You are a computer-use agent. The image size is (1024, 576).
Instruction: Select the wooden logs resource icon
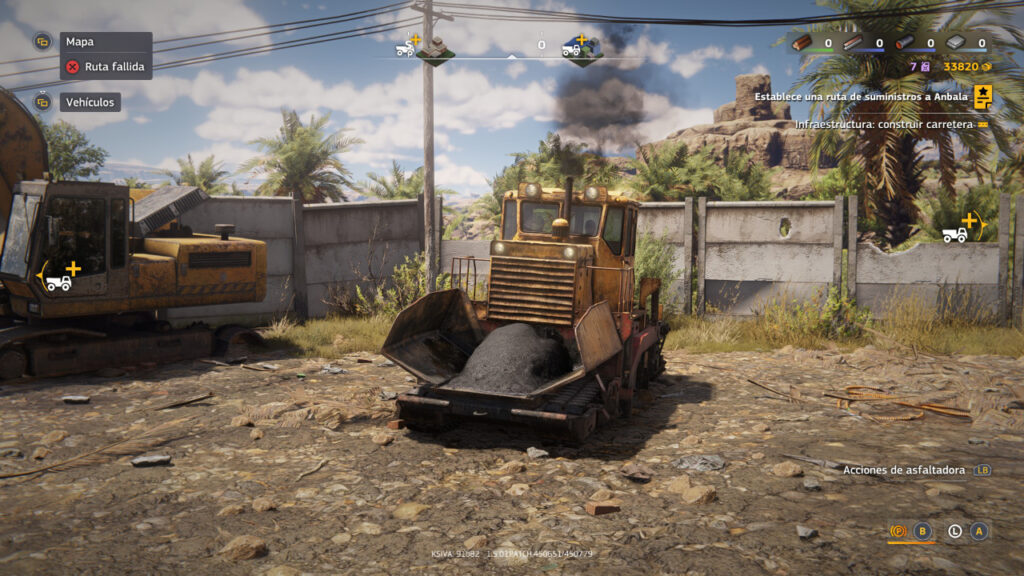[802, 43]
